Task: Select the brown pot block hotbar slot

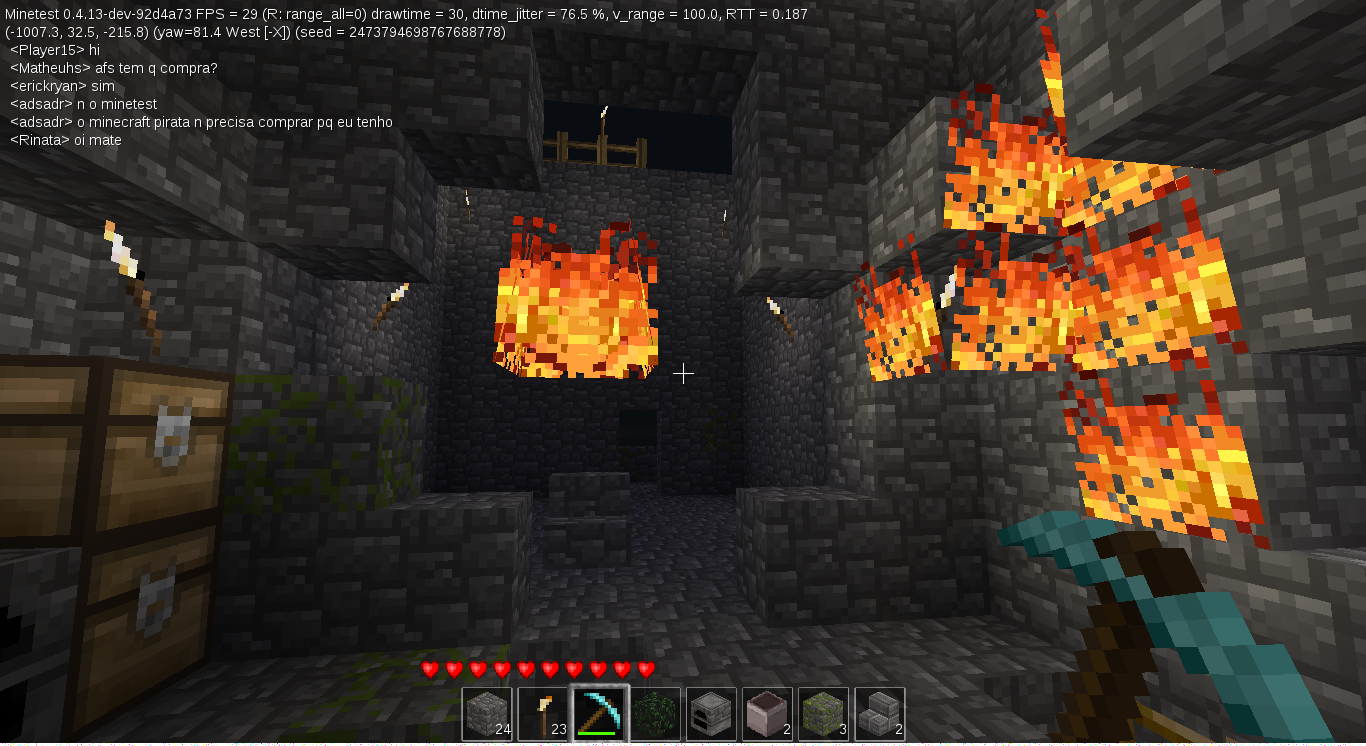Action: 767,711
